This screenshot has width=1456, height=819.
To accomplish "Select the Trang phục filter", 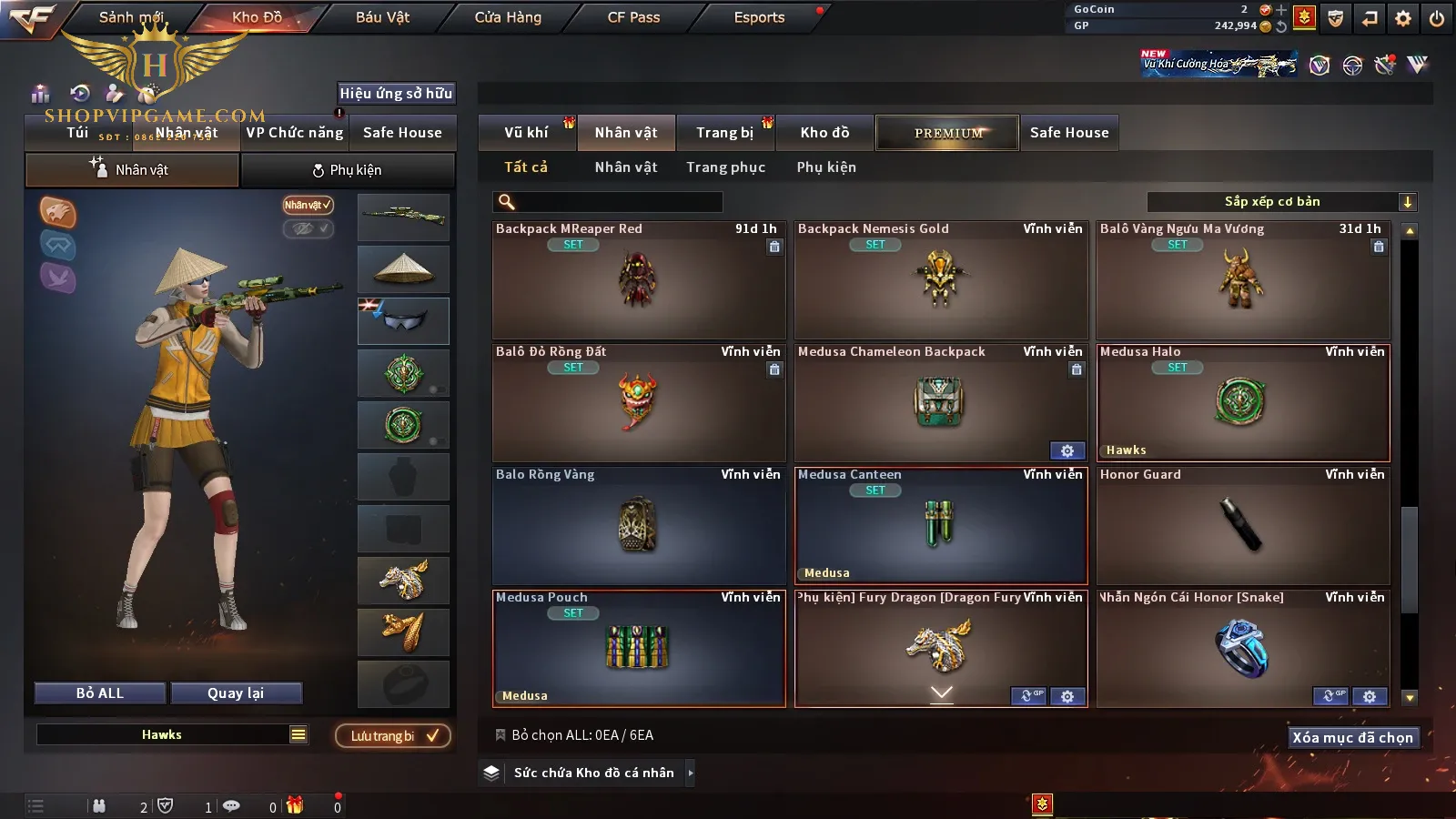I will point(725,167).
